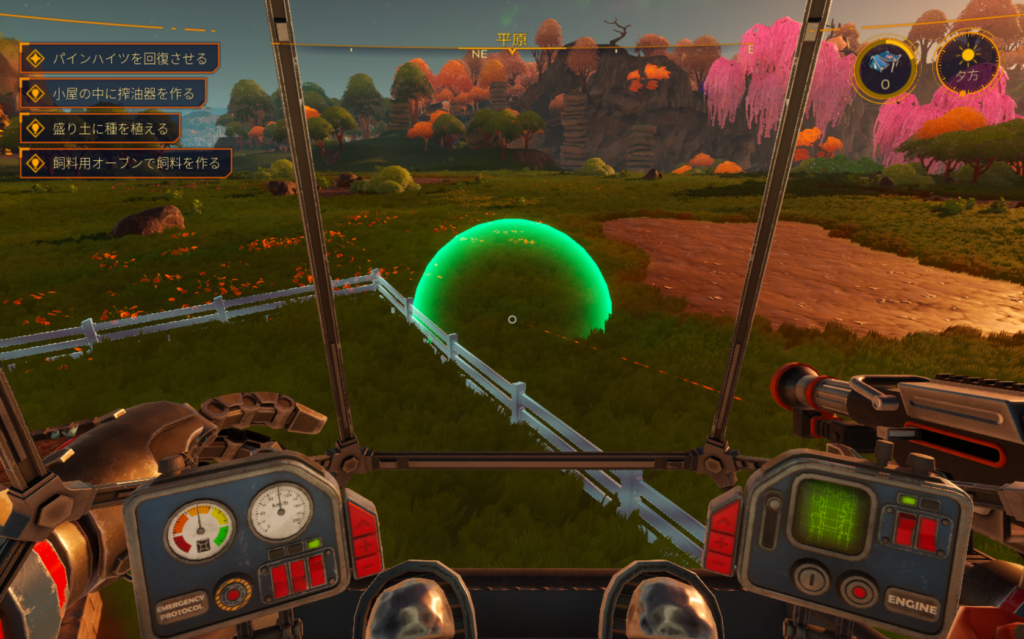The image size is (1024, 639).
Task: Choose the 盛り土に種を植える objective
Action: point(100,128)
